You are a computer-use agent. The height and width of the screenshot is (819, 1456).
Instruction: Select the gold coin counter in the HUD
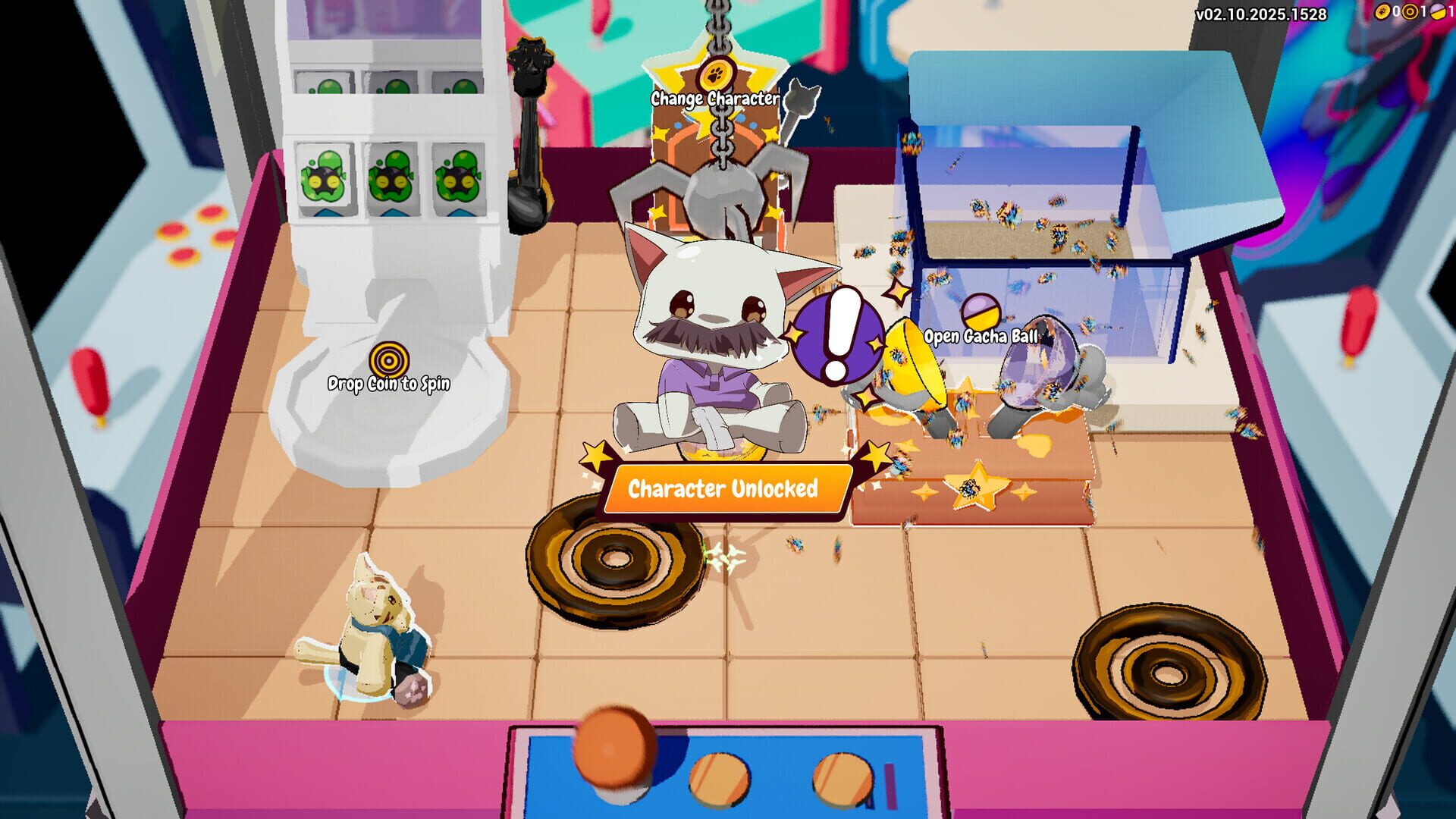1385,12
